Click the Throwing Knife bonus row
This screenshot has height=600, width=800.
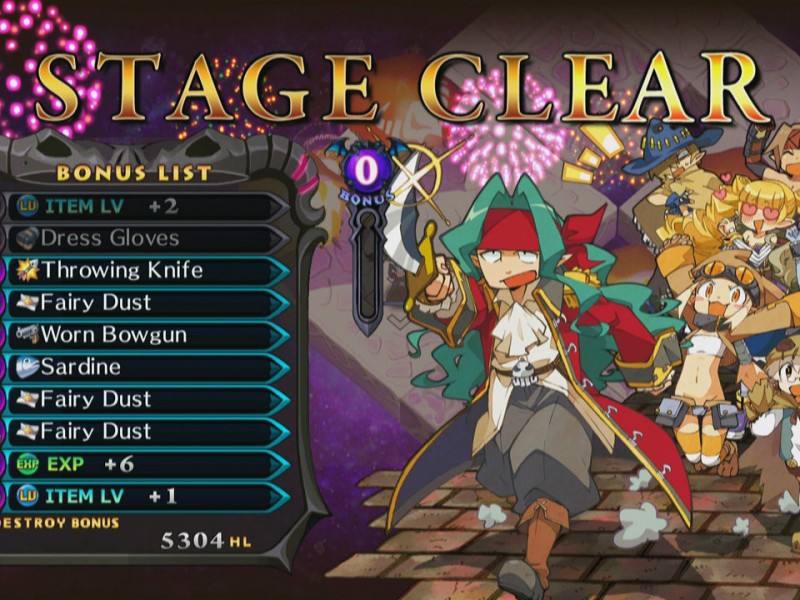pos(140,270)
